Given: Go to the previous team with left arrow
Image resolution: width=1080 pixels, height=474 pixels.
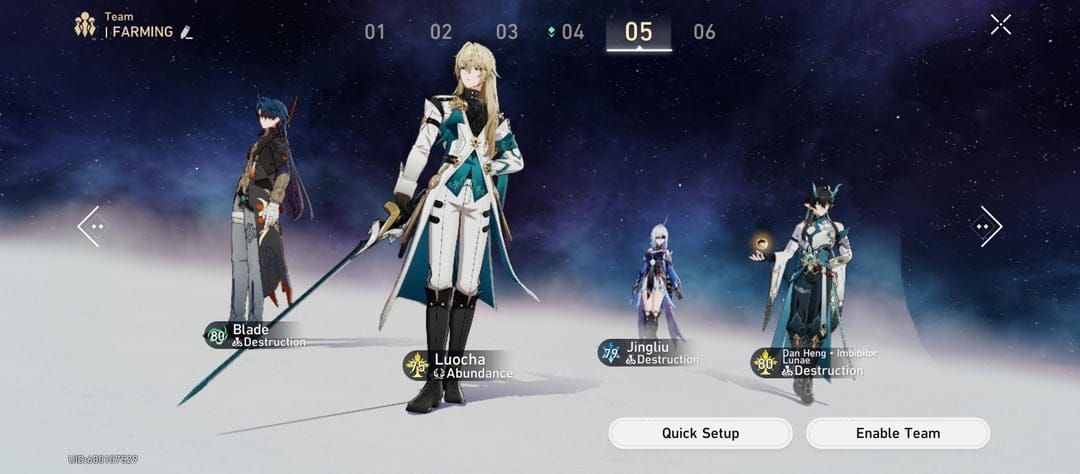Looking at the screenshot, I should coord(91,227).
